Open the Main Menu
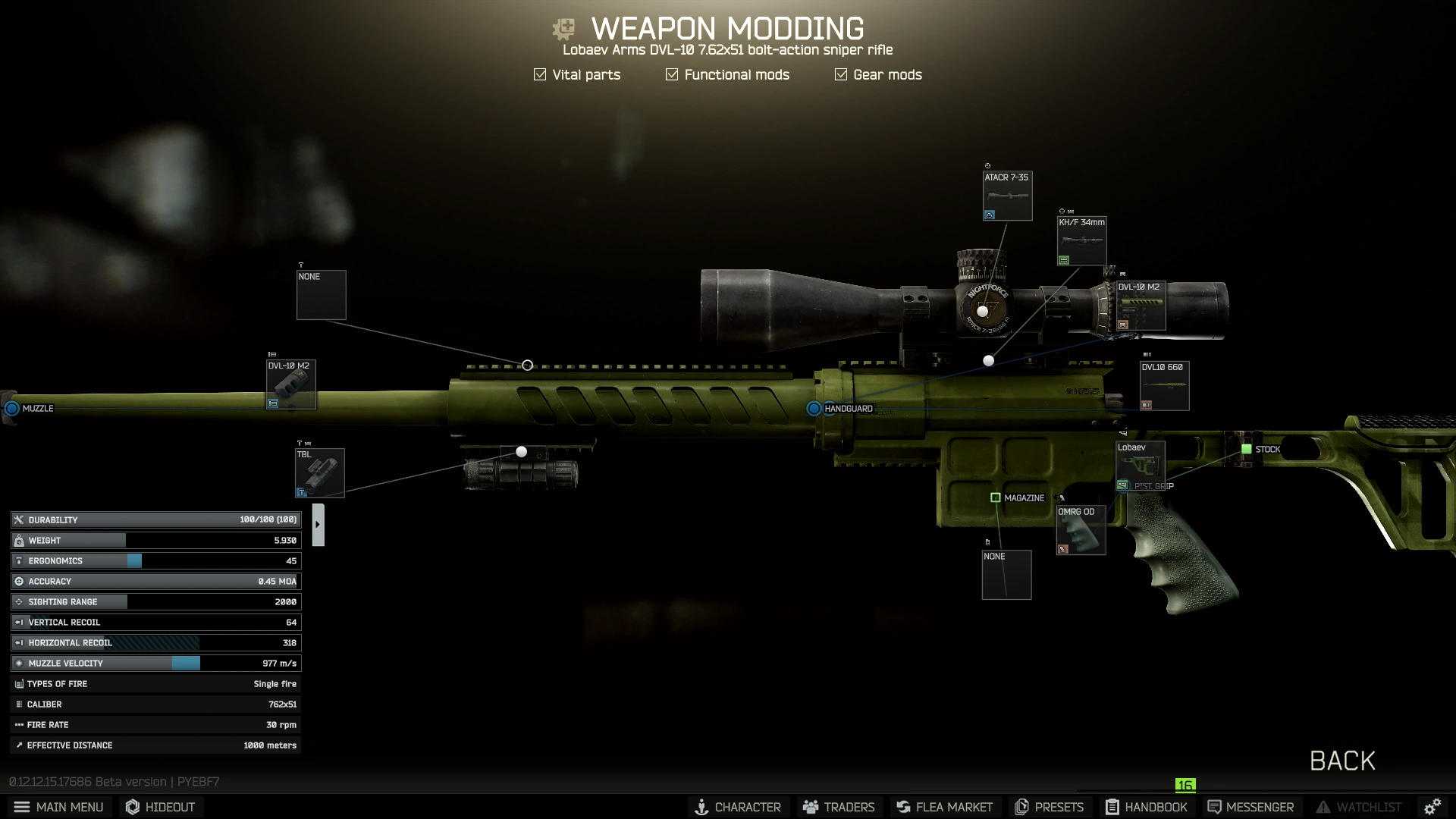This screenshot has height=819, width=1456. [59, 807]
